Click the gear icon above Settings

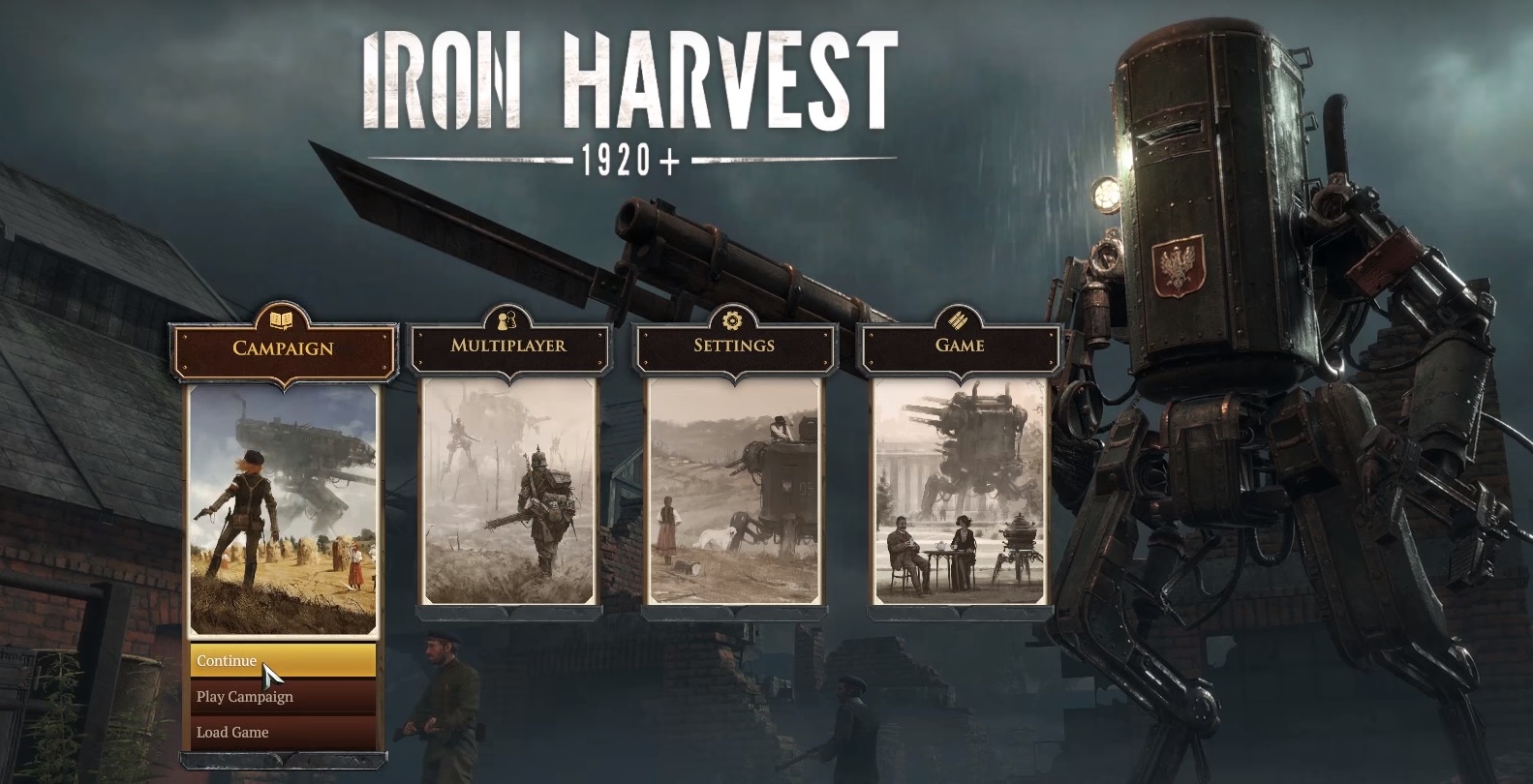(734, 320)
